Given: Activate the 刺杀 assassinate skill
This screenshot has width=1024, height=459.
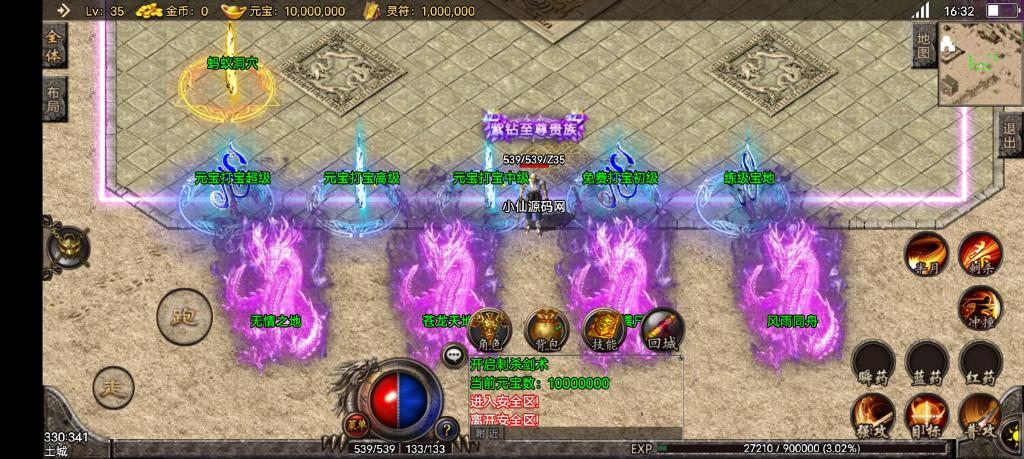Looking at the screenshot, I should (980, 253).
